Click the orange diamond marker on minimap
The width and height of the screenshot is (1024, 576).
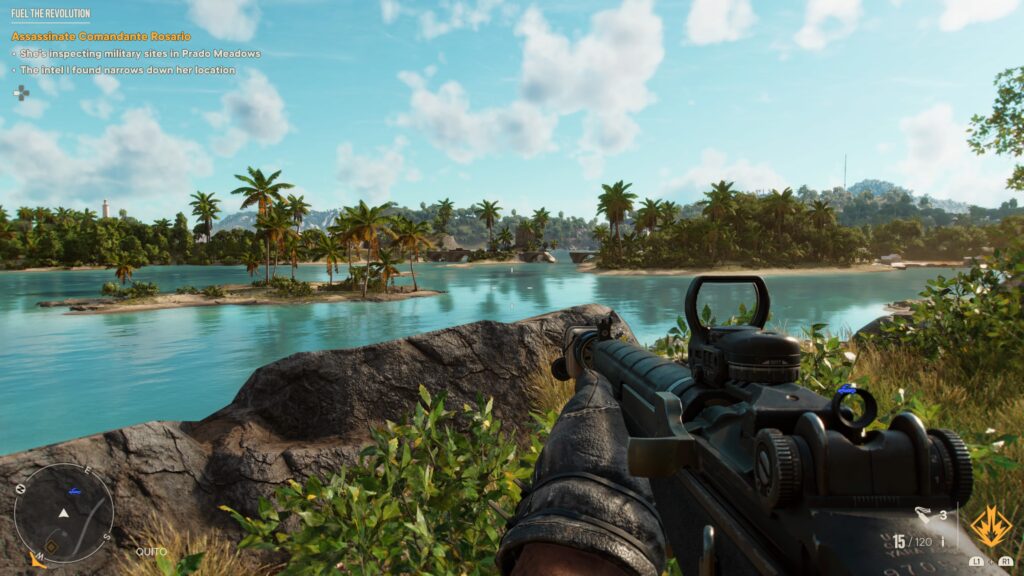[52, 546]
